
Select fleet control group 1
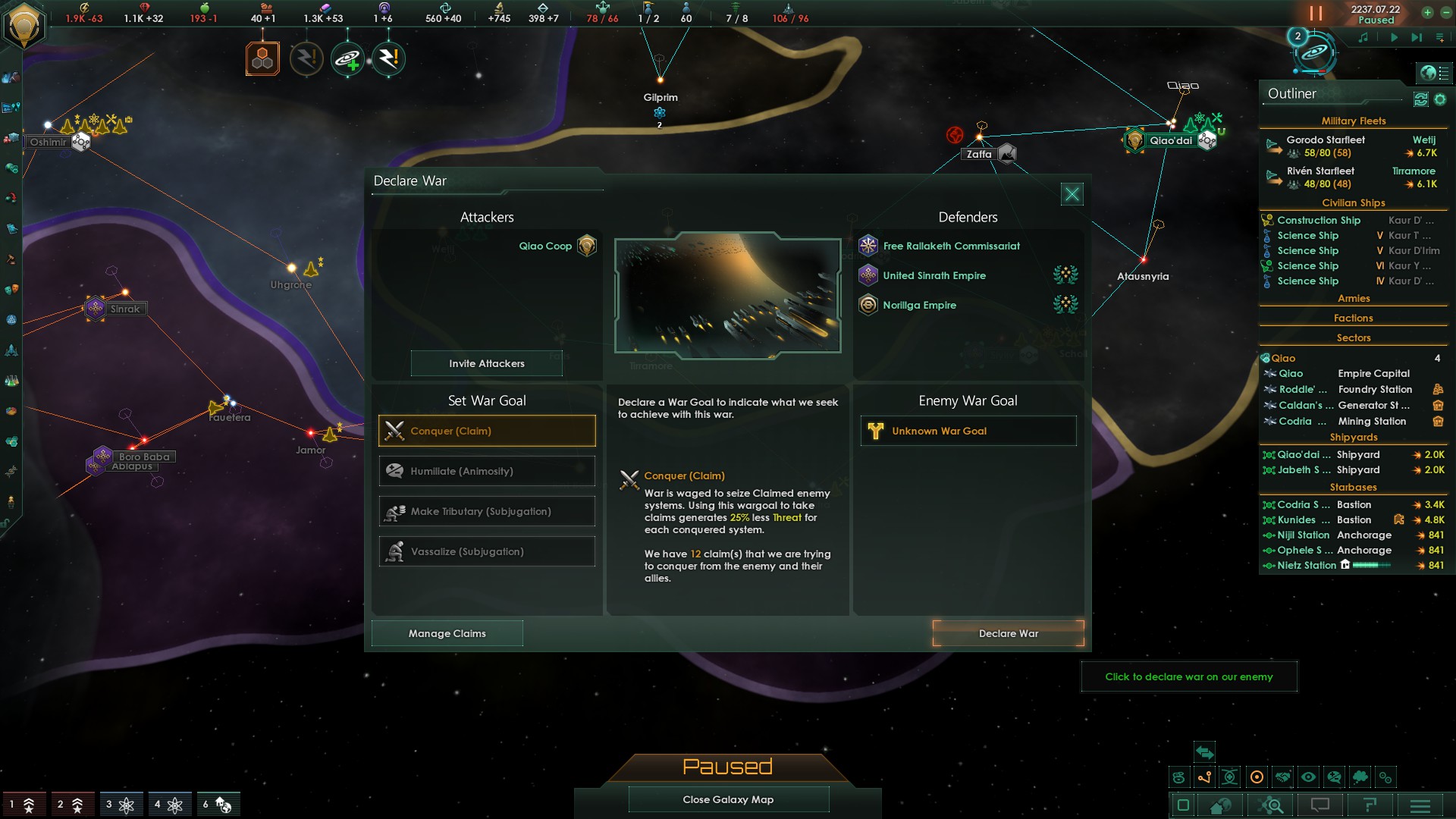click(x=21, y=804)
